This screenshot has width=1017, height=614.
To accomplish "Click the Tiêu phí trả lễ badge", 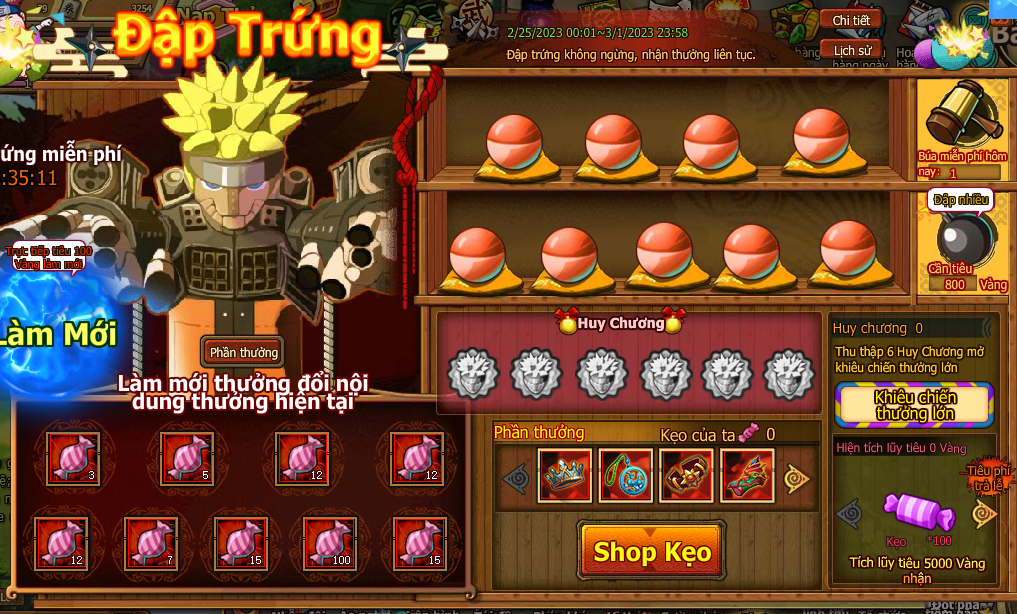I will pyautogui.click(x=989, y=477).
